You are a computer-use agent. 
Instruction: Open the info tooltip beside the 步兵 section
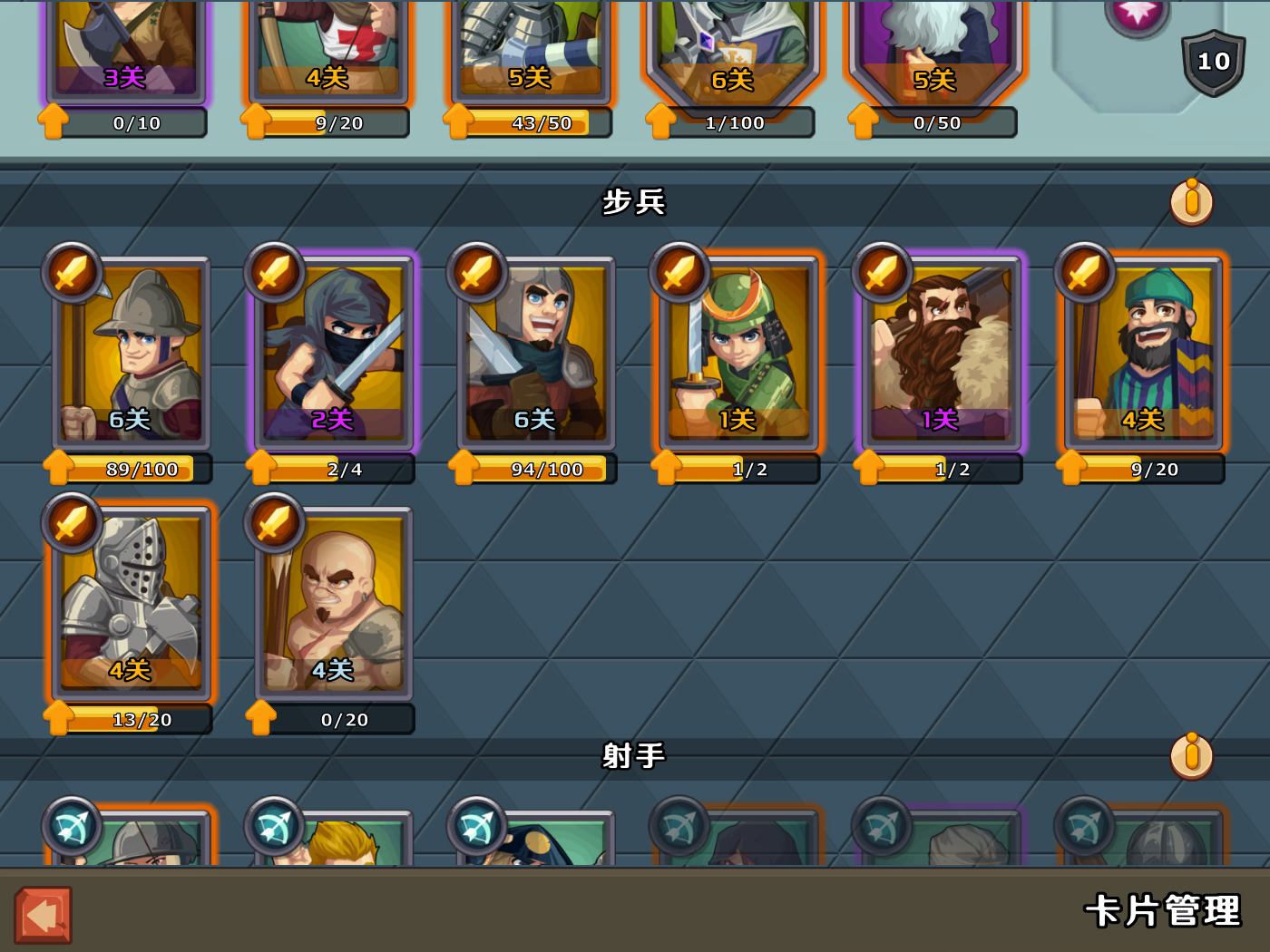click(1191, 201)
